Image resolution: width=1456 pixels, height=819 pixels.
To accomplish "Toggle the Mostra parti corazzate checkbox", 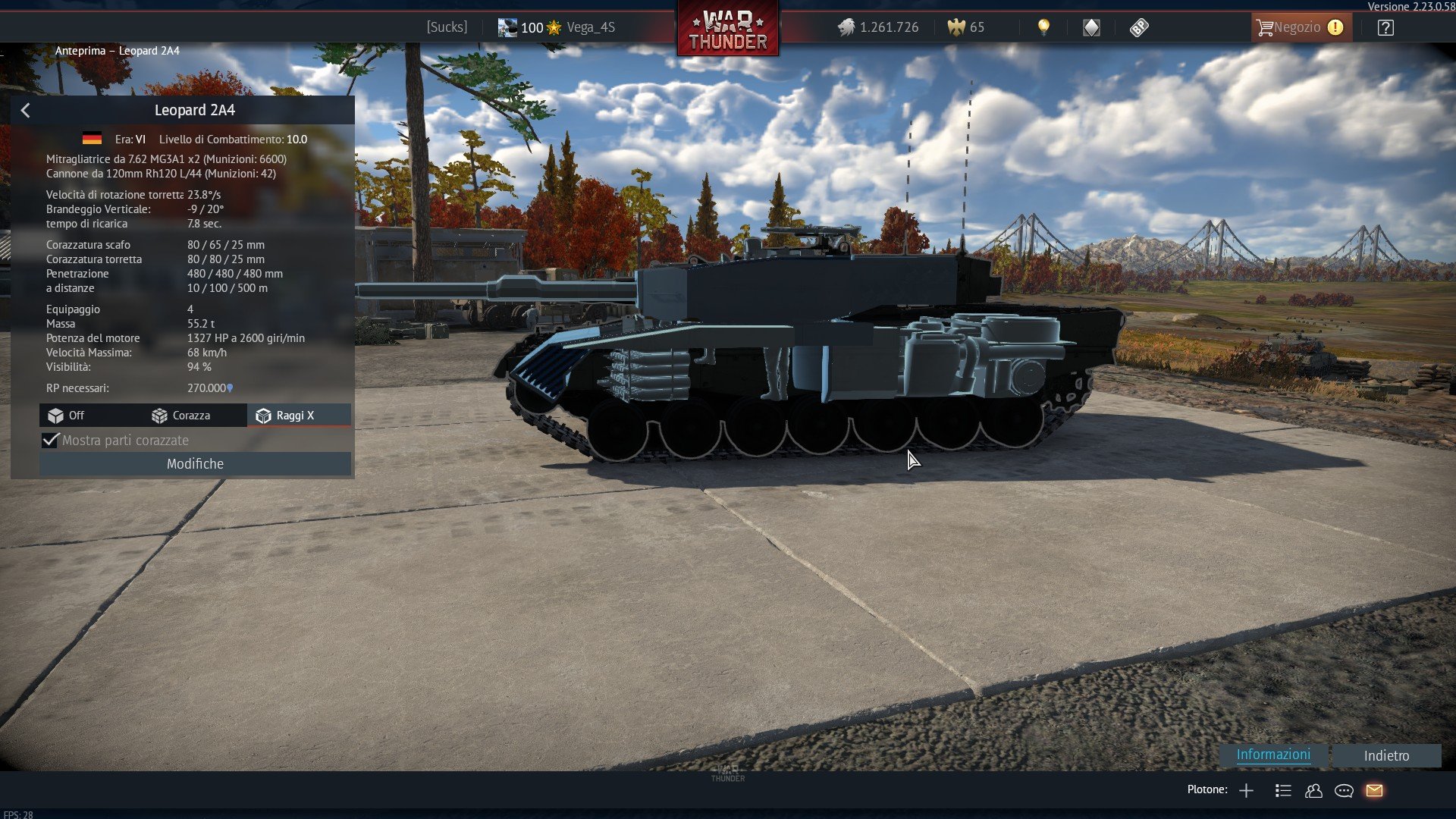I will [51, 441].
